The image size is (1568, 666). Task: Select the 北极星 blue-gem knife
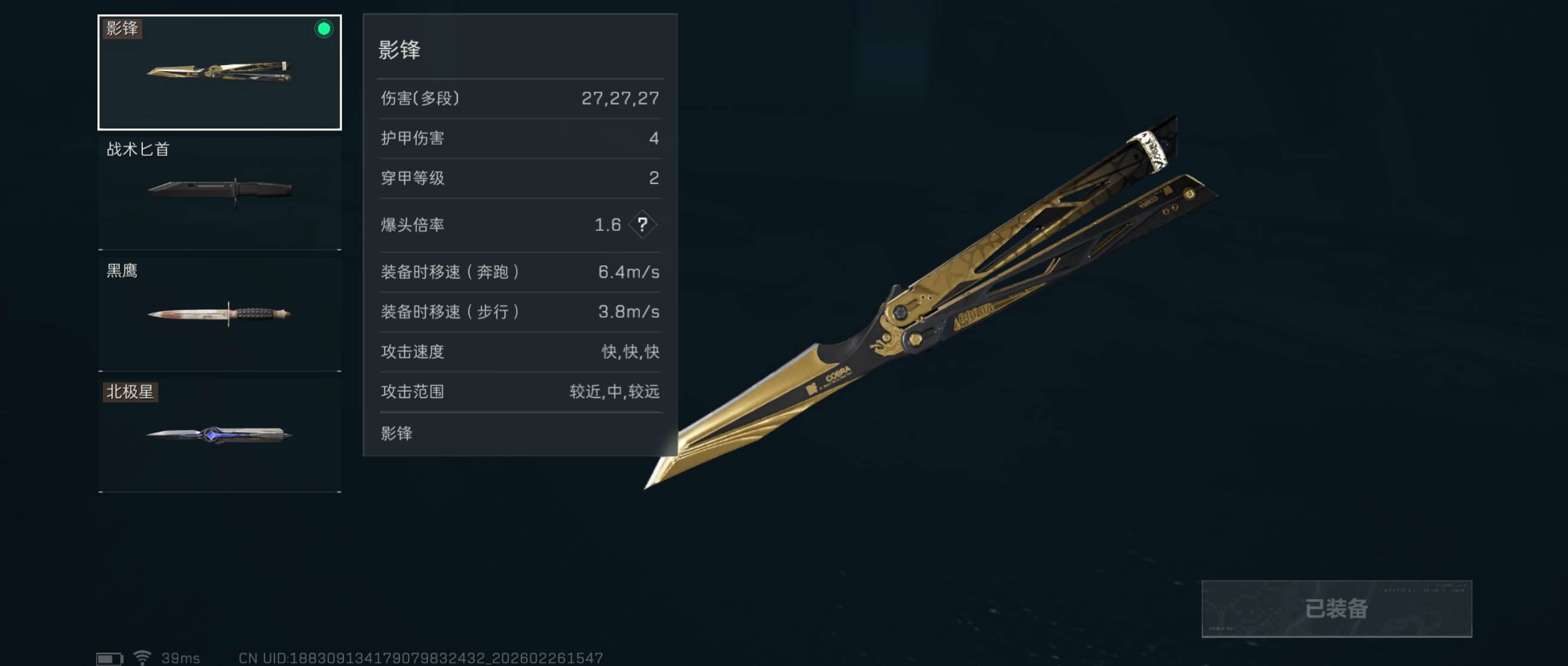(219, 434)
